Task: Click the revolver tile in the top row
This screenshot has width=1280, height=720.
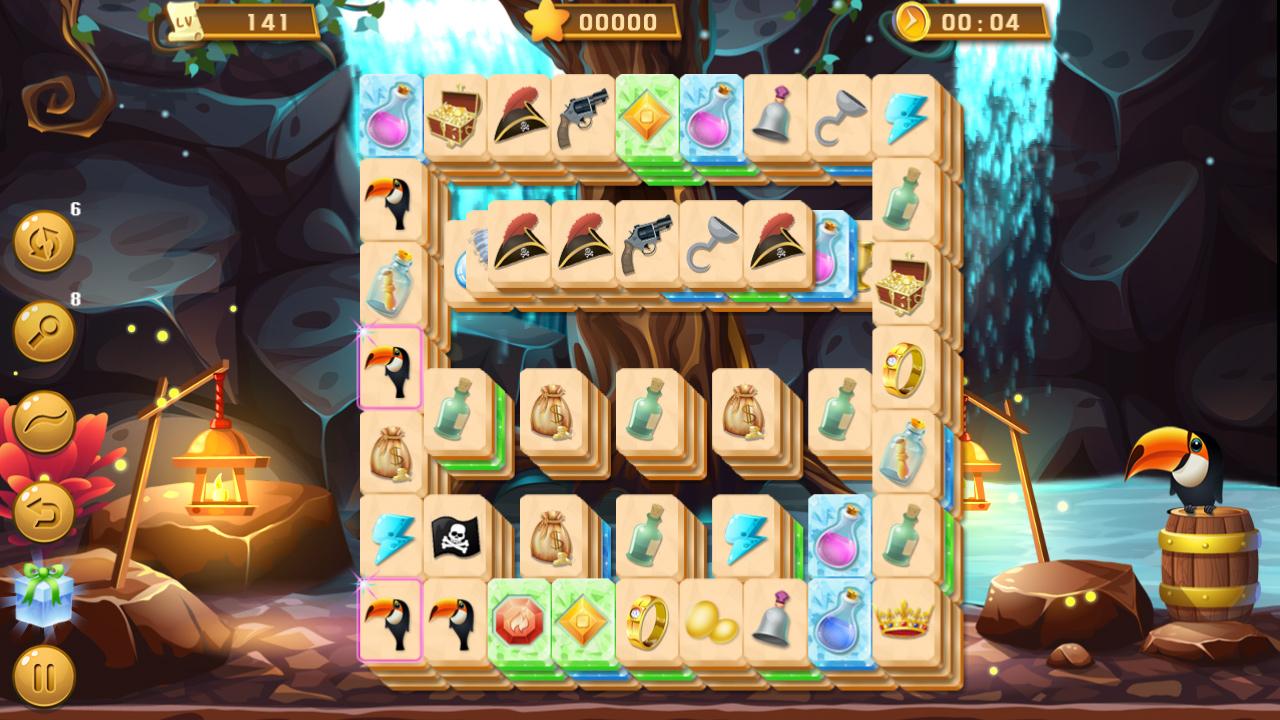Action: click(582, 113)
